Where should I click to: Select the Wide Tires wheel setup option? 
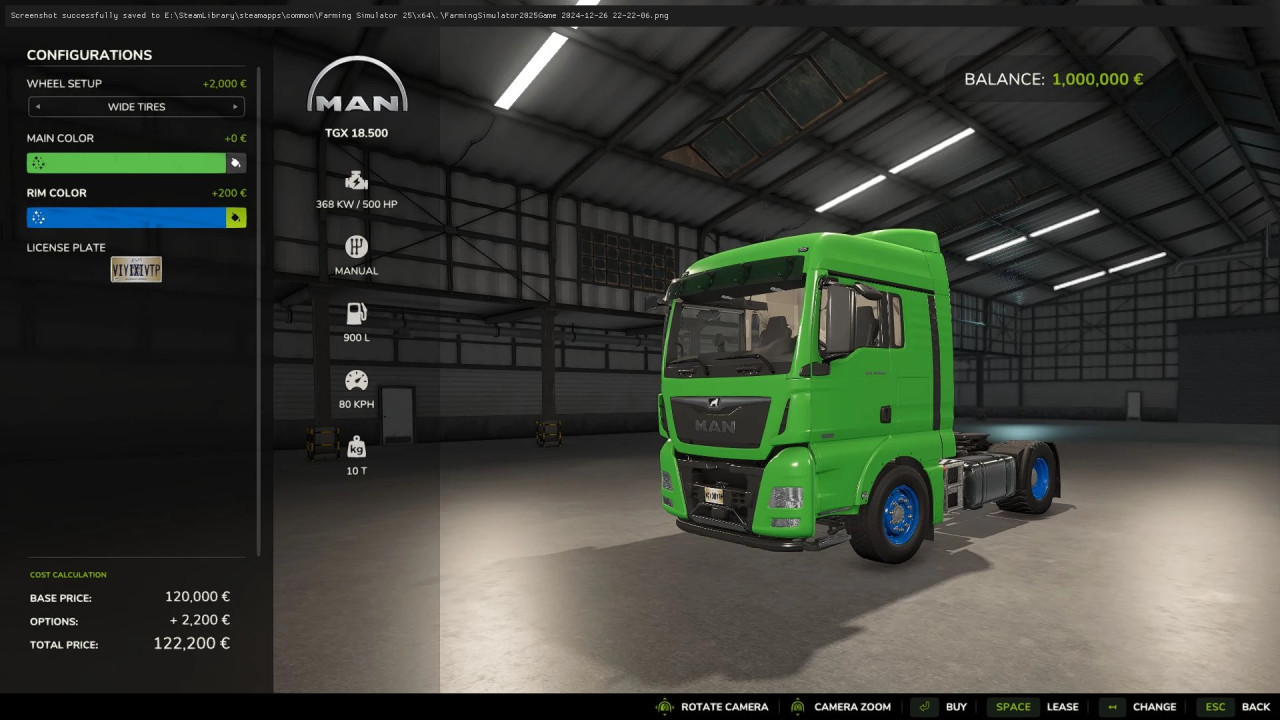(x=136, y=107)
